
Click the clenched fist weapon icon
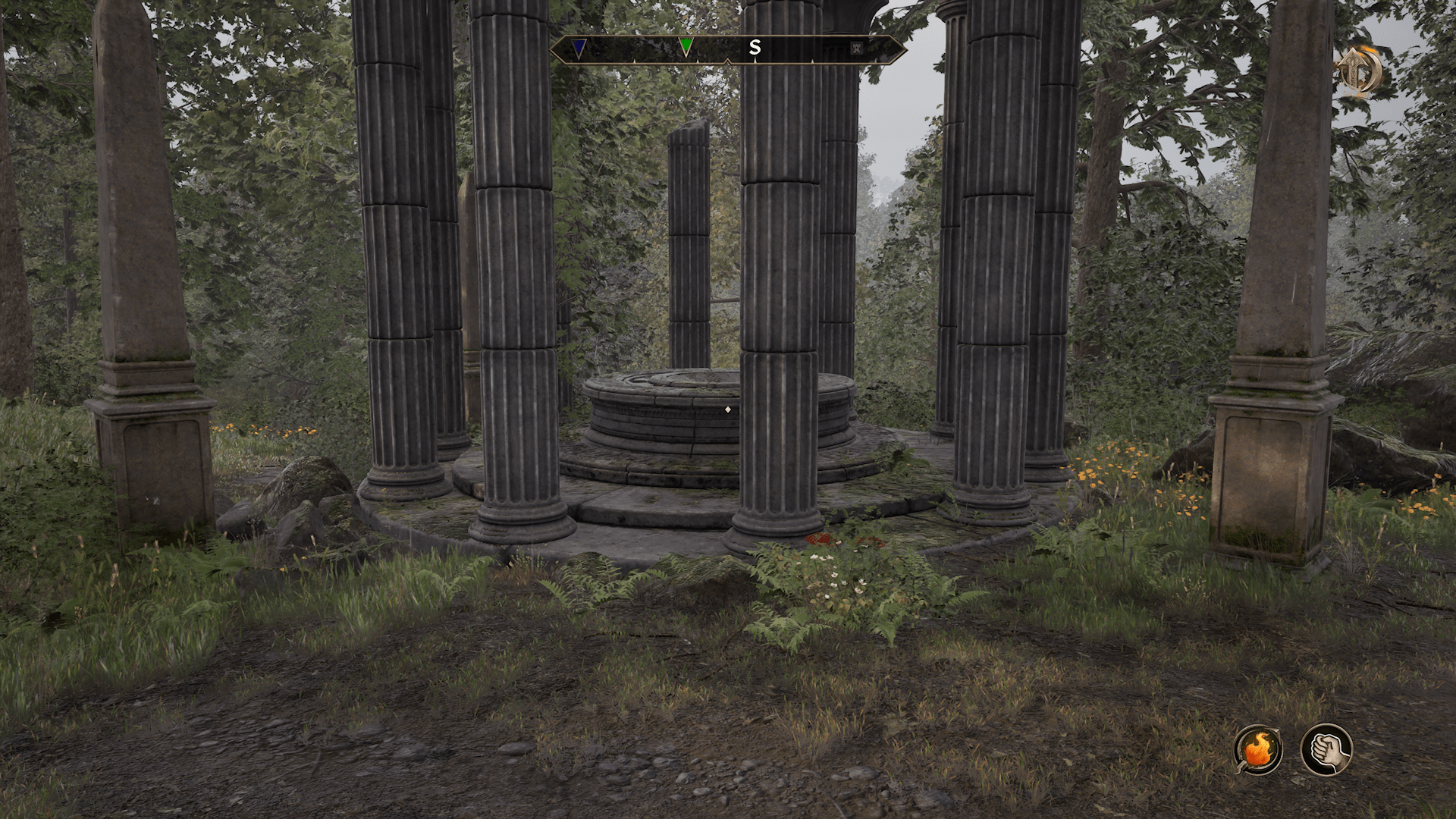point(1326,749)
